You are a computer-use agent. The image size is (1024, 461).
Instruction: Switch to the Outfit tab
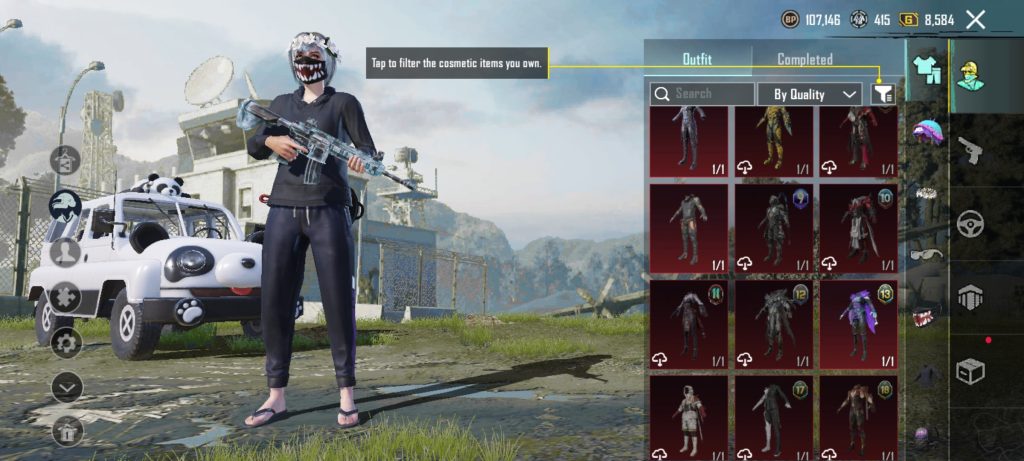(x=697, y=59)
